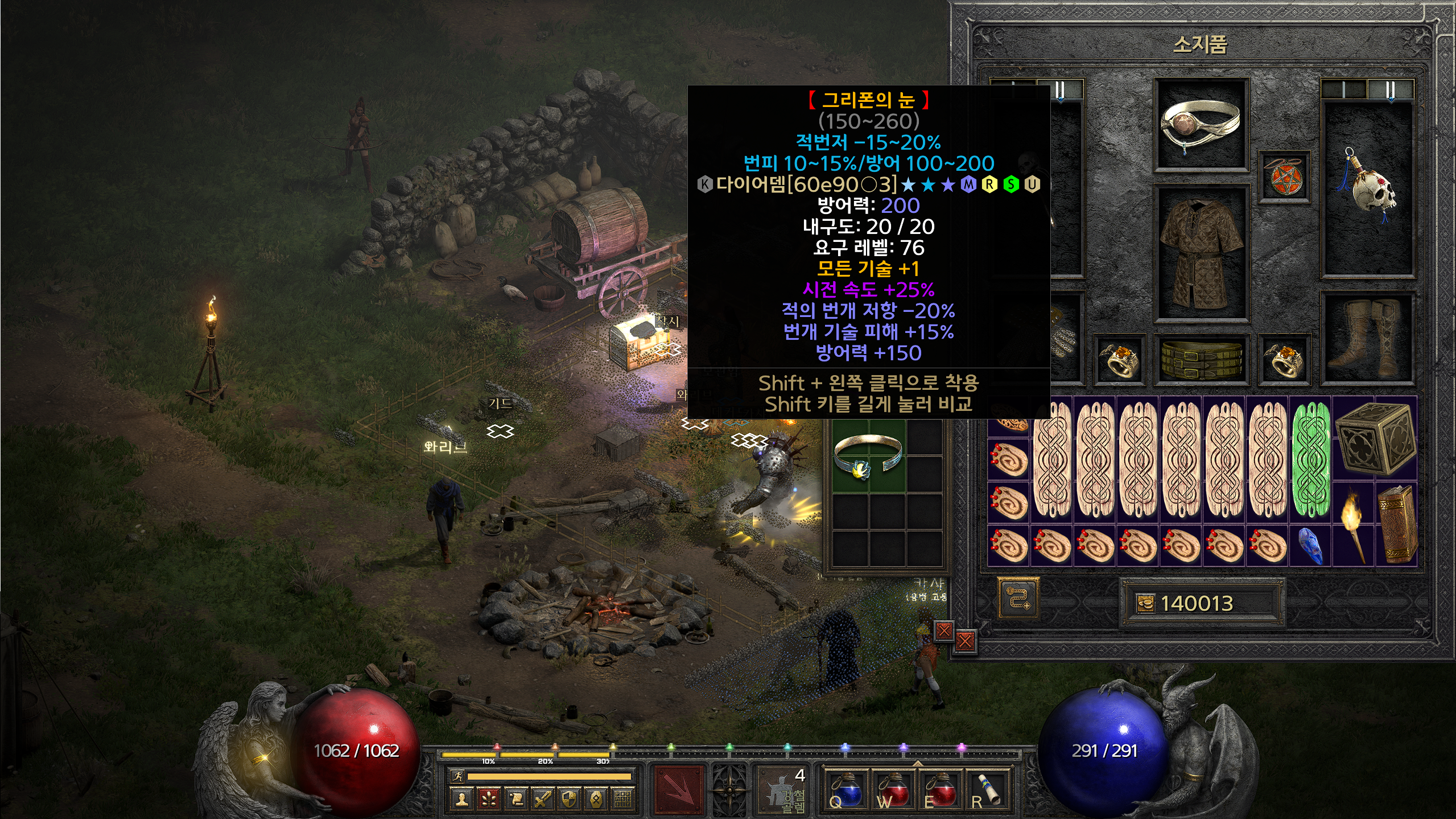
Task: Use the blue mana potion in belt
Action: click(x=846, y=789)
